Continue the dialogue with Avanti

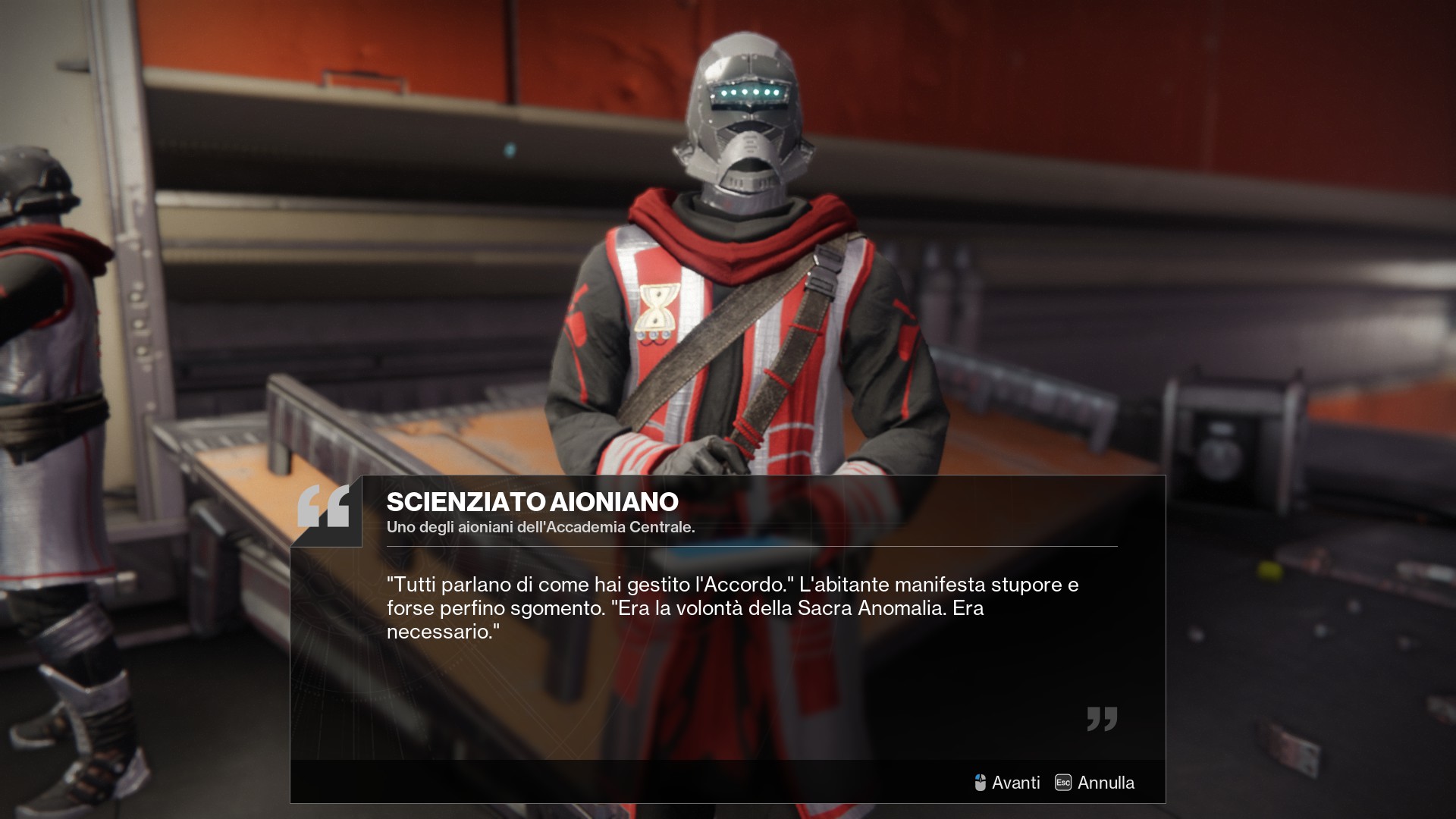pos(1007,783)
